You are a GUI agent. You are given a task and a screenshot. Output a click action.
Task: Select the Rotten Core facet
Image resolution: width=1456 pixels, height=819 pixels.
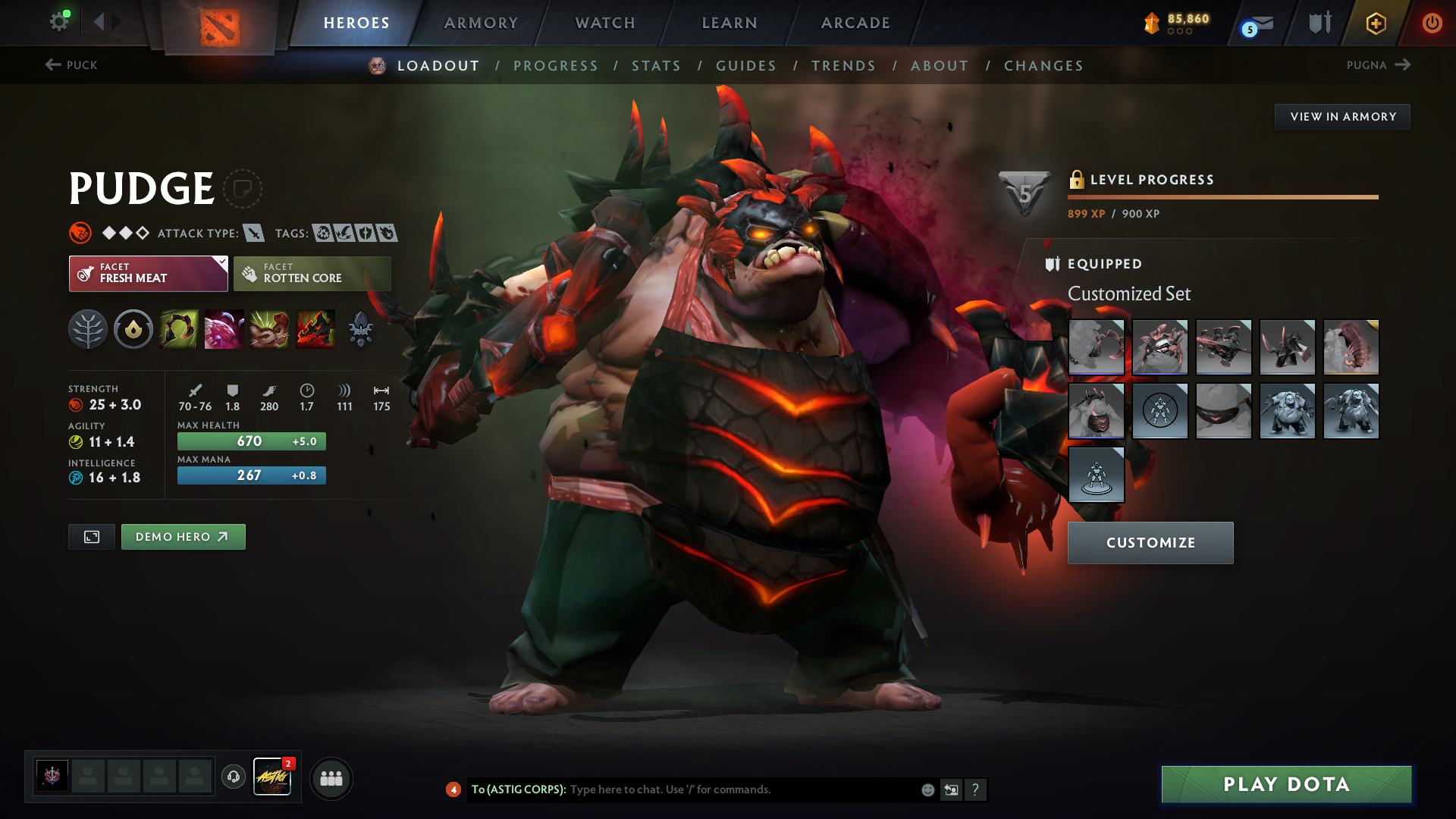tap(312, 274)
